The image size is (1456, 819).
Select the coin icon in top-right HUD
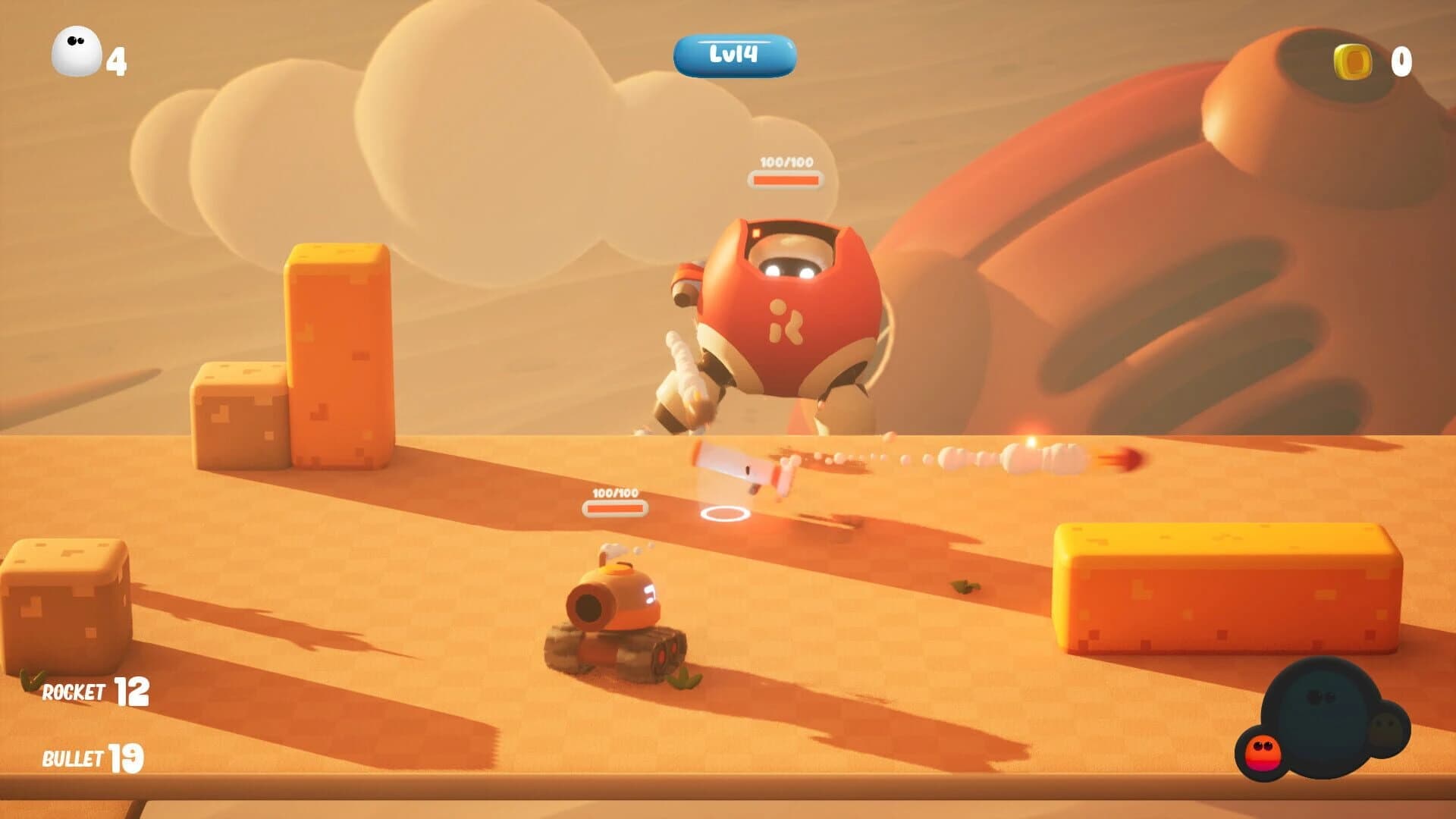(1354, 61)
